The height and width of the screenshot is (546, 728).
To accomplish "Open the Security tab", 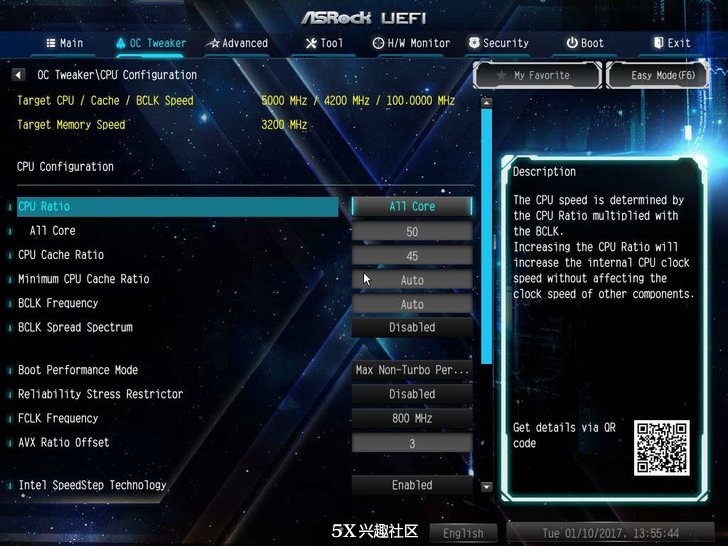I will point(497,43).
